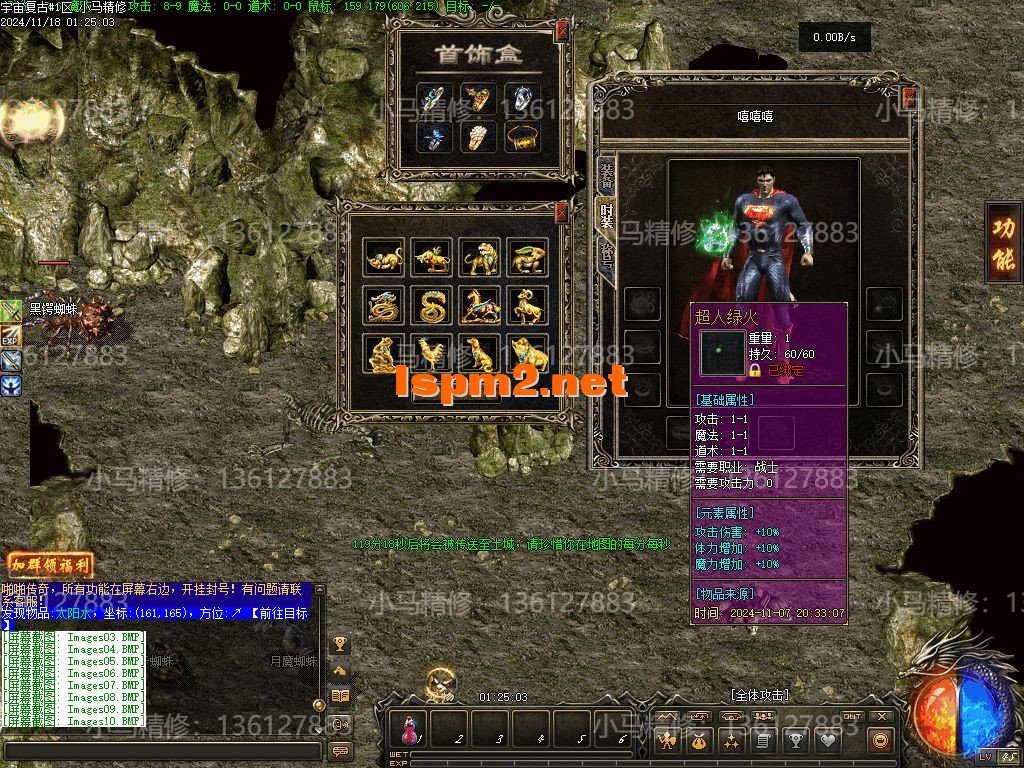Screen dimensions: 1024x768
Task: Click the heart icon in bottom bar
Action: click(x=827, y=741)
